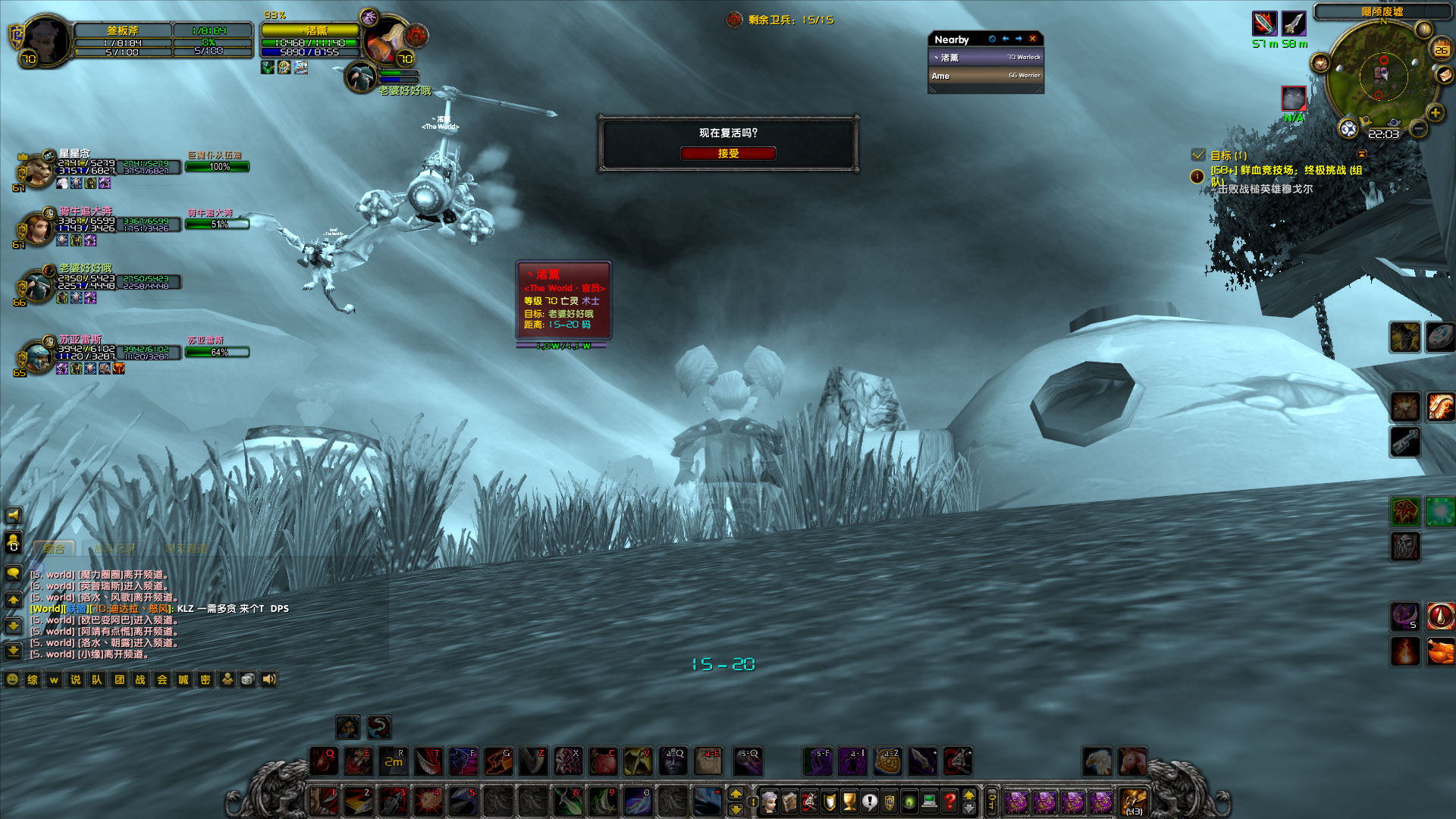Image resolution: width=1456 pixels, height=819 pixels.
Task: Click the smiley emote icon in the chat bar
Action: pos(12,679)
